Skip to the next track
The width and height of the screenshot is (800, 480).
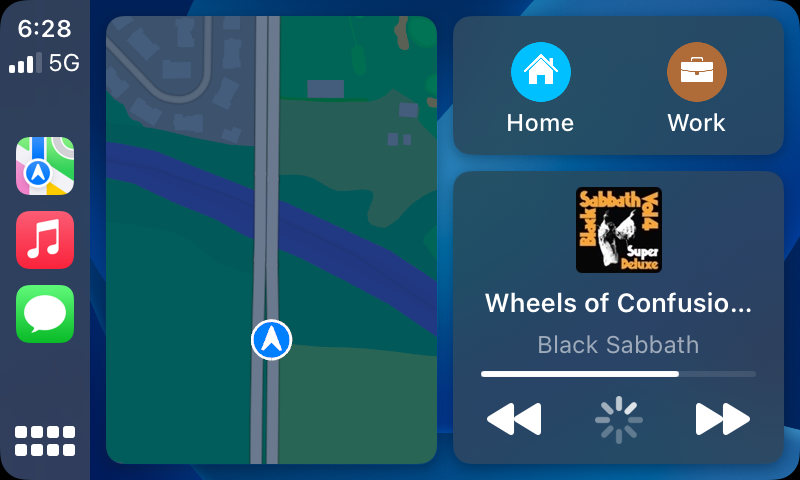click(x=722, y=419)
